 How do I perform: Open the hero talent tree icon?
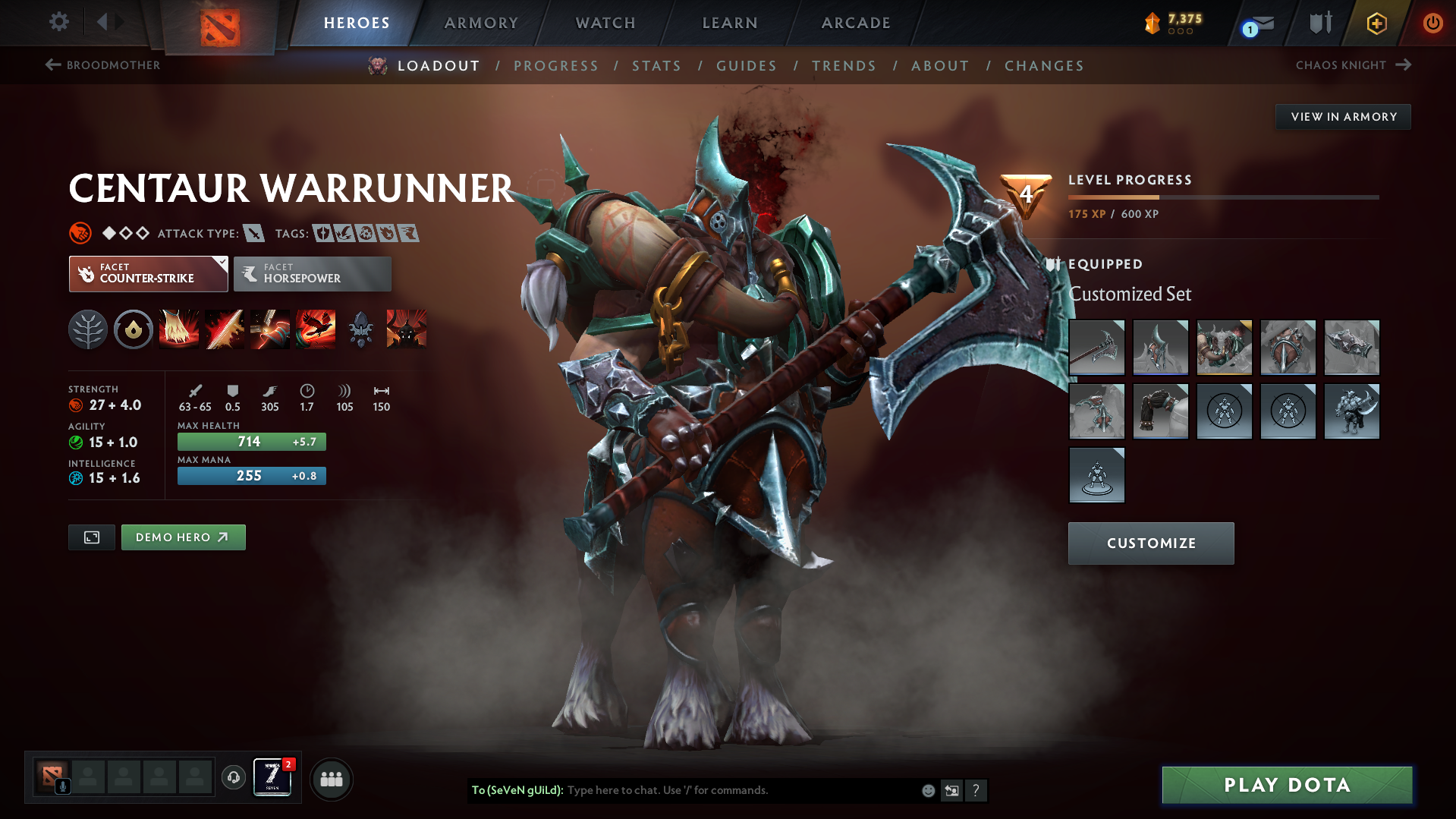coord(88,329)
